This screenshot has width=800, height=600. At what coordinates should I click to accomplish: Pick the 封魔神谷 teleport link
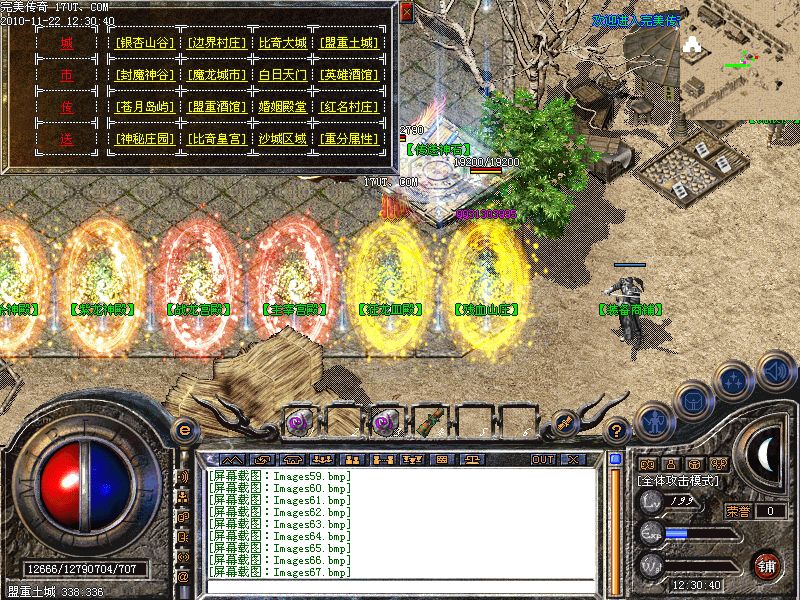click(145, 75)
